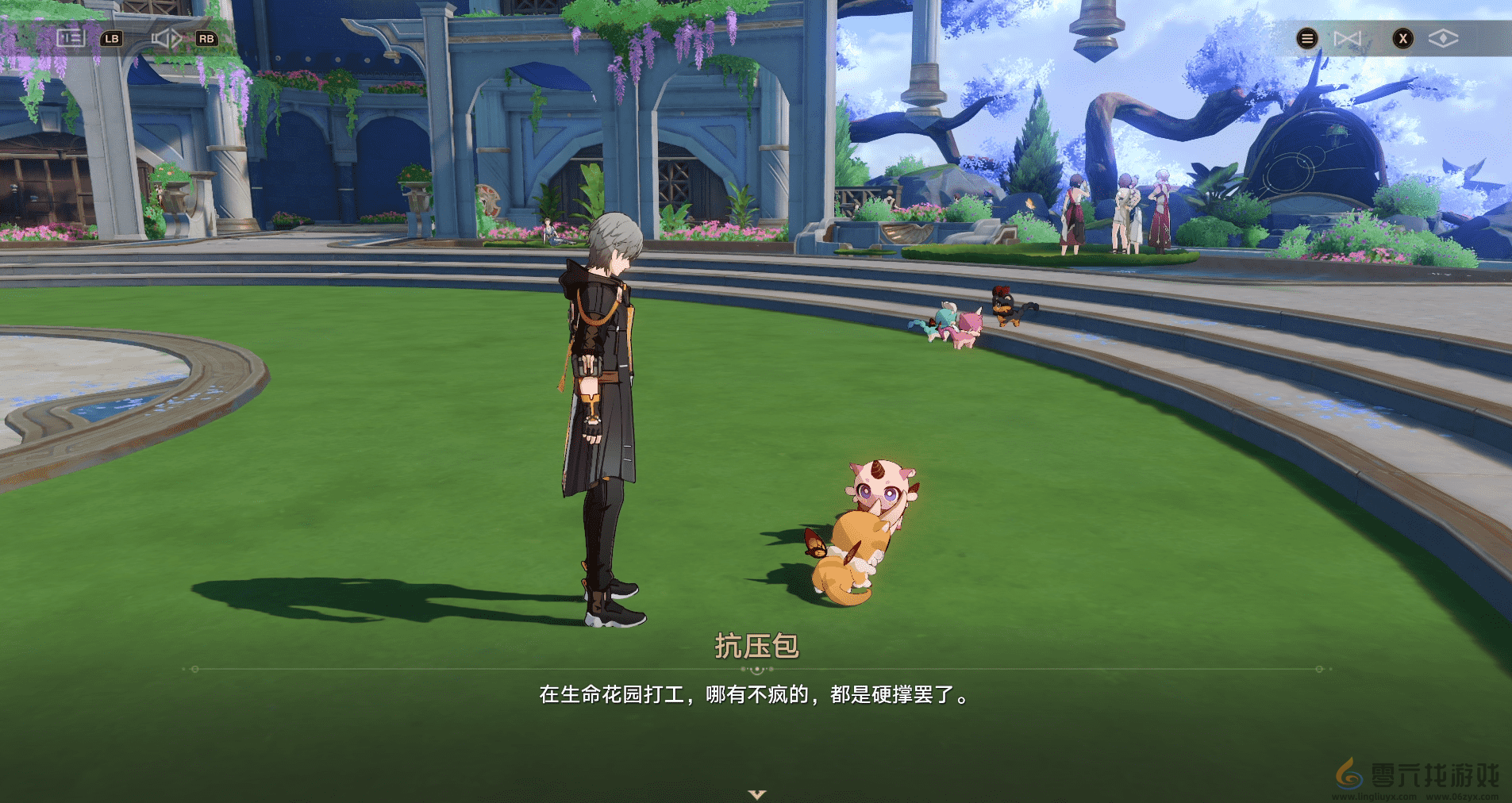Click the hamburger lines to expand menu

click(1306, 38)
